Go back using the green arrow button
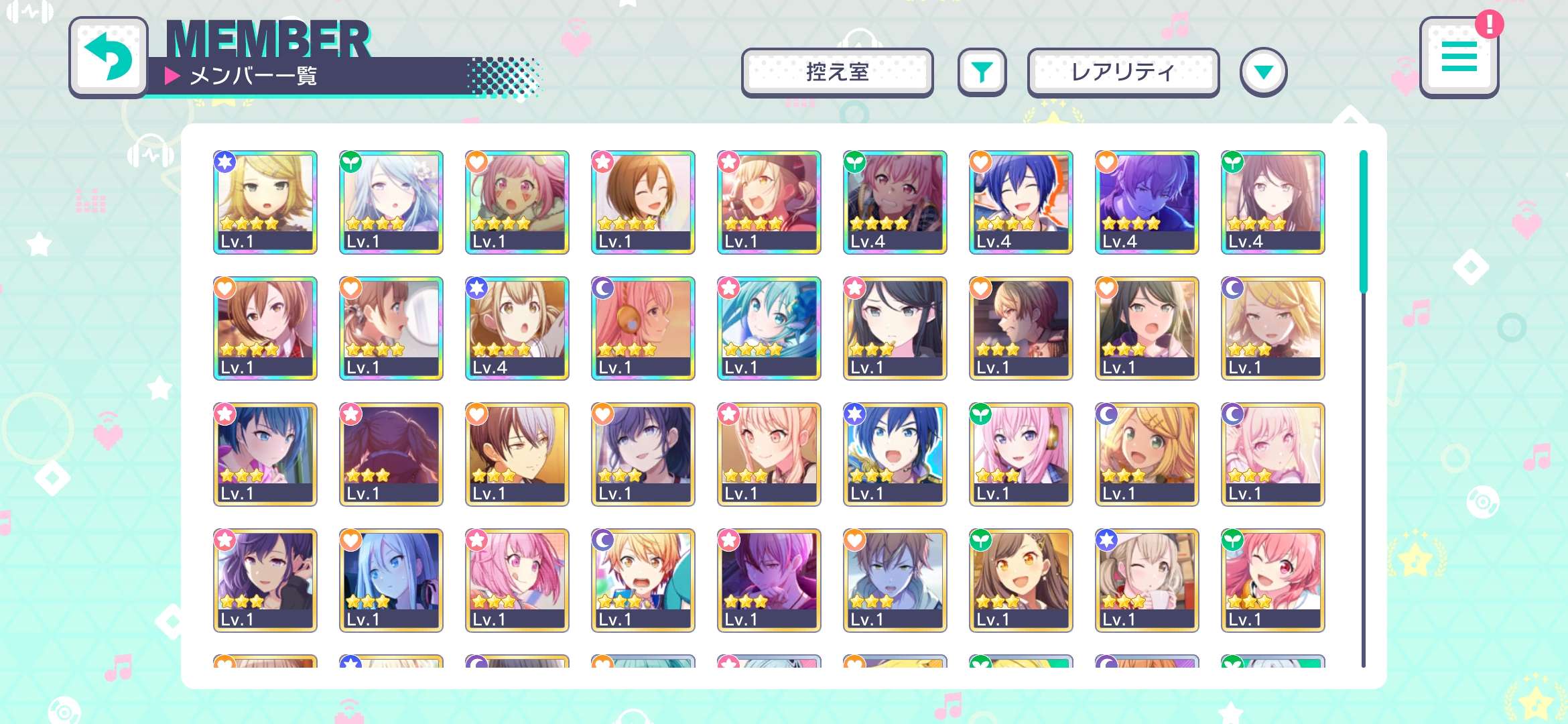The width and height of the screenshot is (1568, 724). pyautogui.click(x=109, y=58)
